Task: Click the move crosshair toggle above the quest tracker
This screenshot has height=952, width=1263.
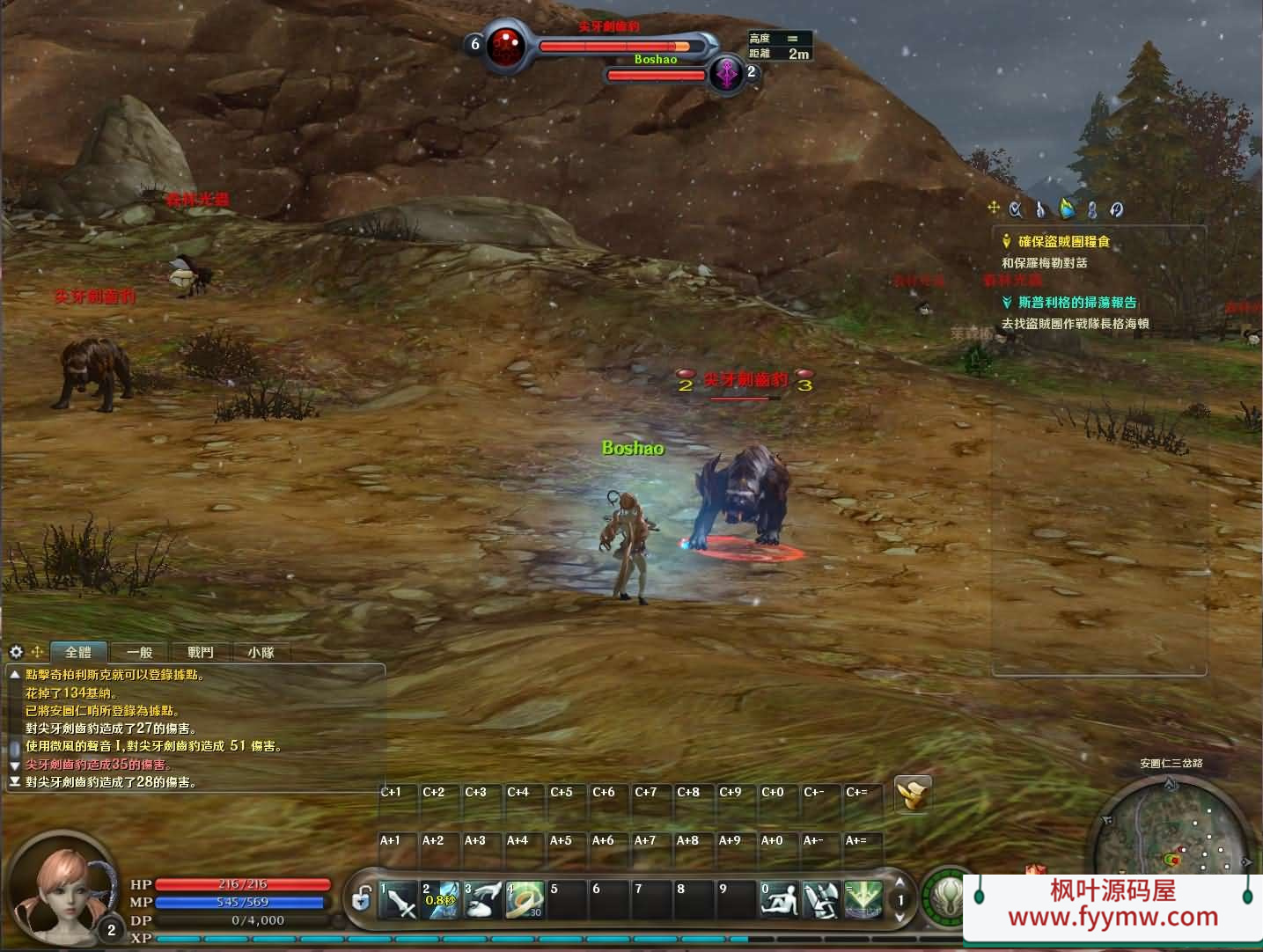Action: (x=994, y=209)
